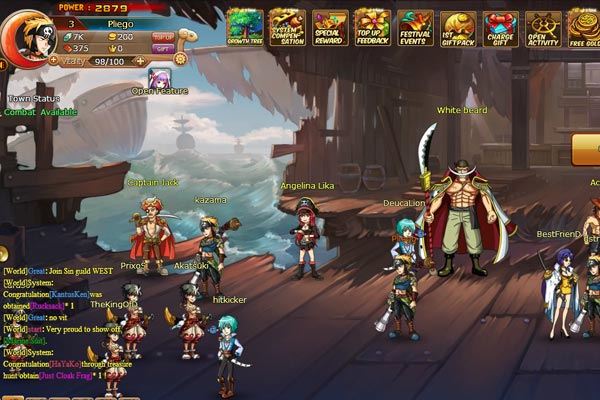Click the red Top Up button
The image size is (600, 400).
(163, 36)
